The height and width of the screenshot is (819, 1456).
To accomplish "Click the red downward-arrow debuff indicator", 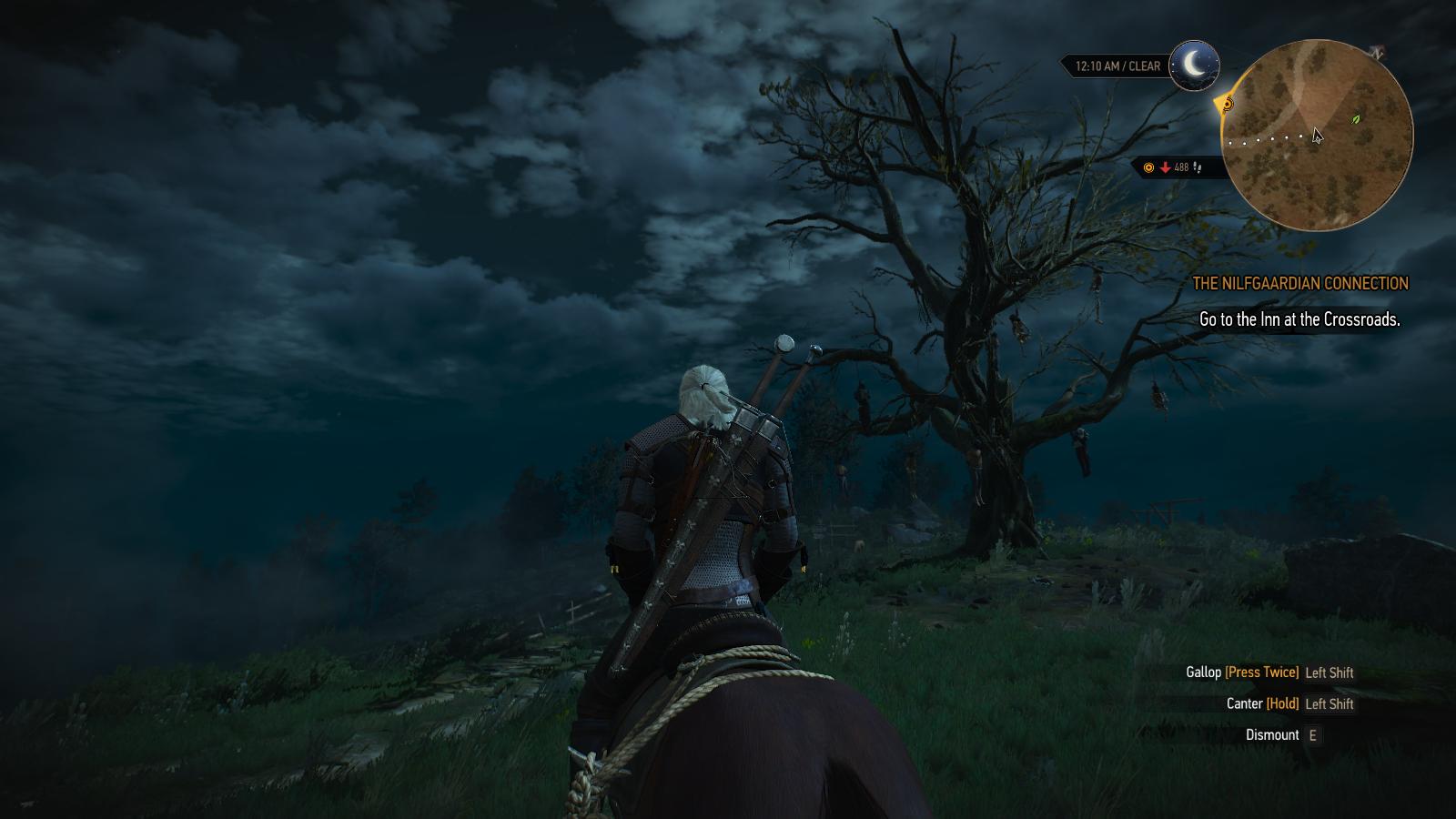I will click(1165, 167).
